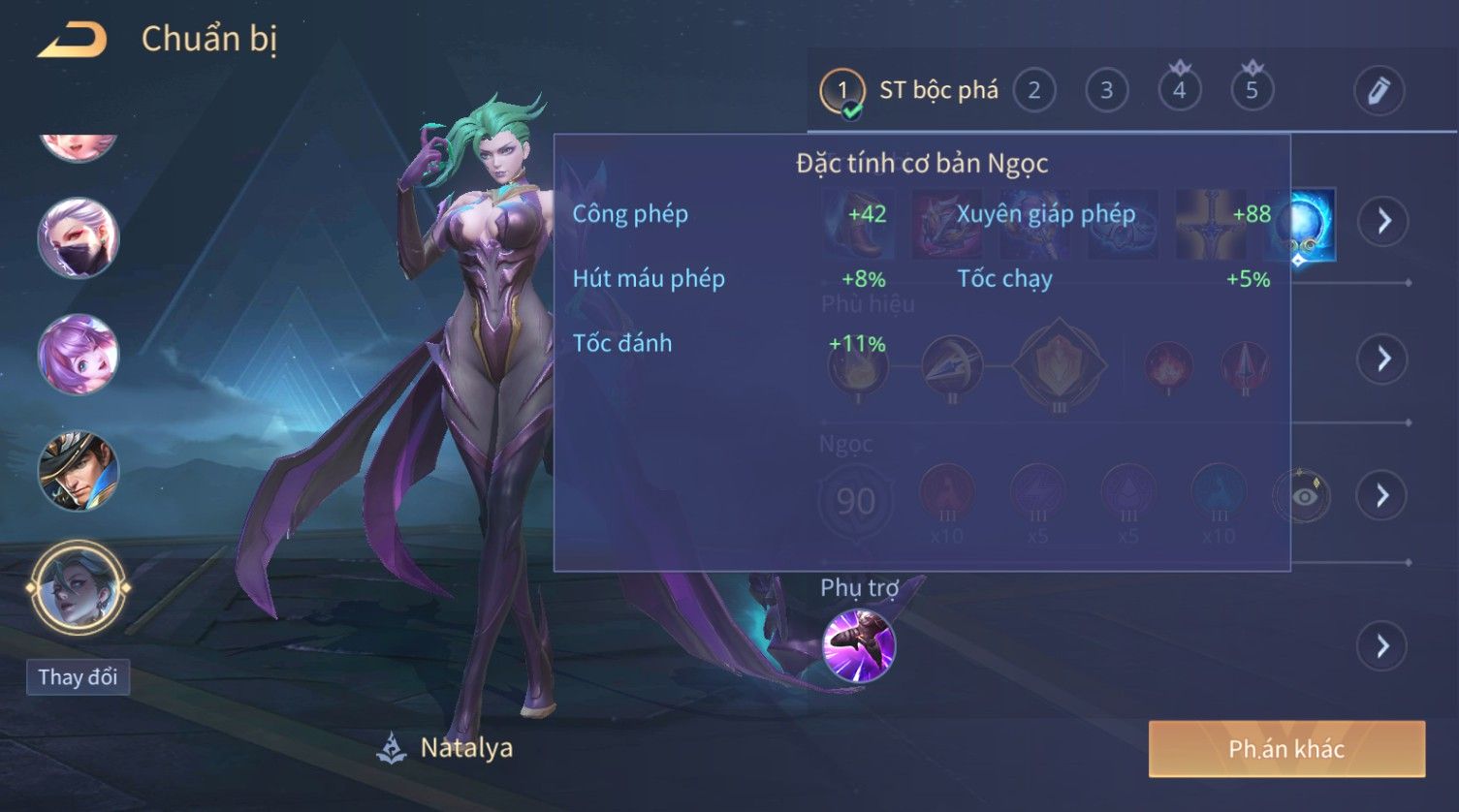The image size is (1459, 812).
Task: Switch to loadout slot 4
Action: click(1179, 91)
